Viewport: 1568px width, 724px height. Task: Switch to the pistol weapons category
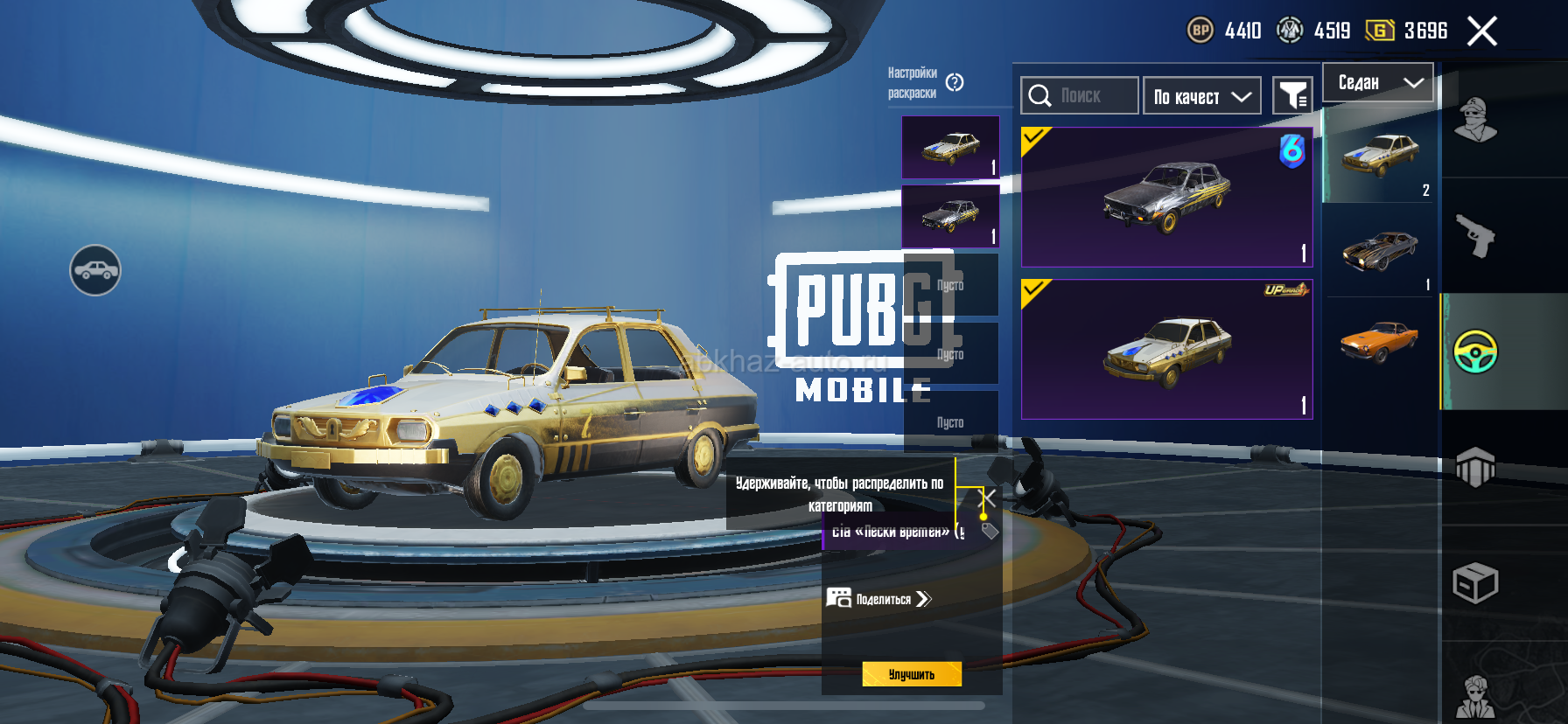(x=1475, y=235)
